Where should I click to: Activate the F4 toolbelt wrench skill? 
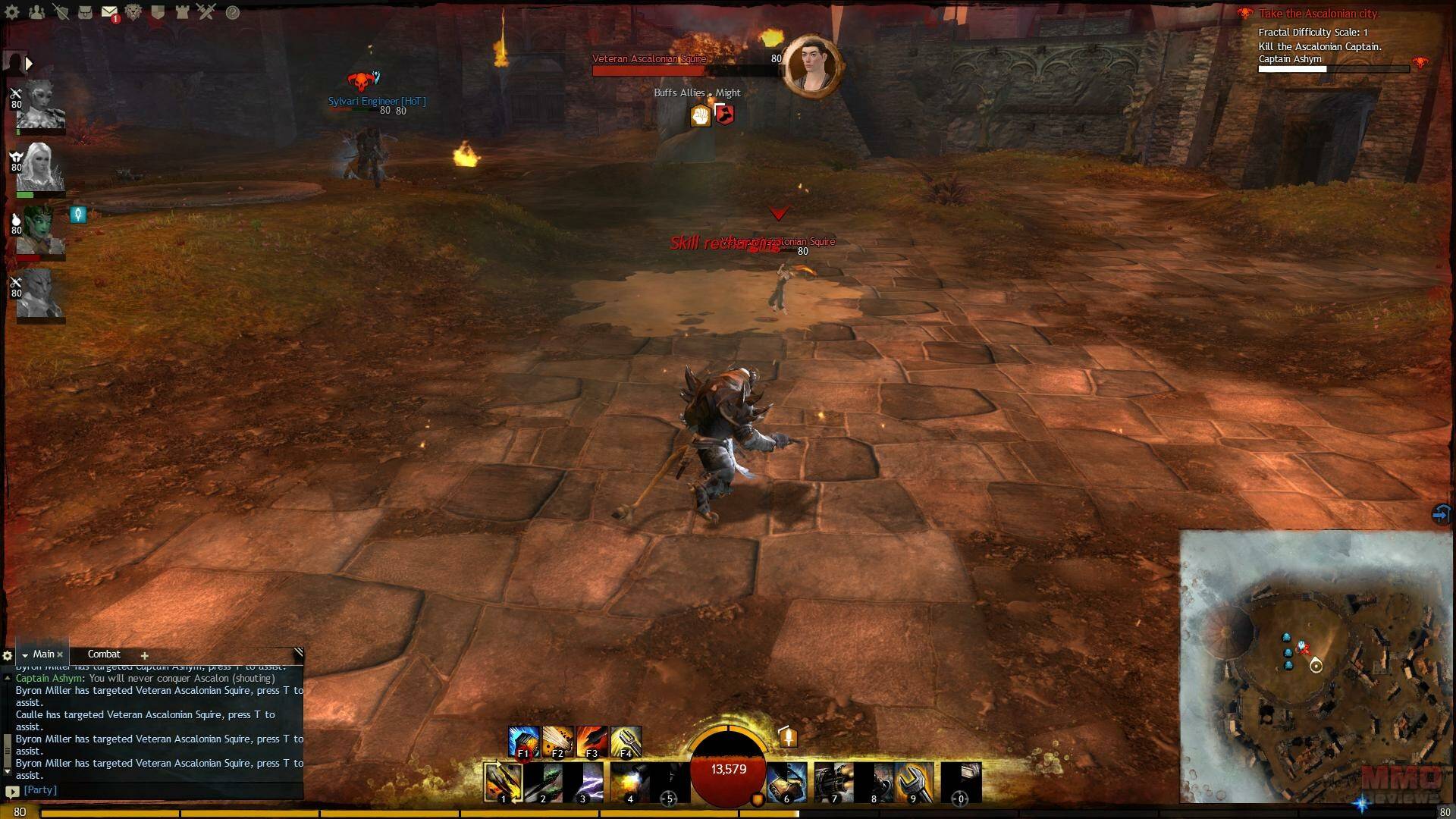pos(626,742)
